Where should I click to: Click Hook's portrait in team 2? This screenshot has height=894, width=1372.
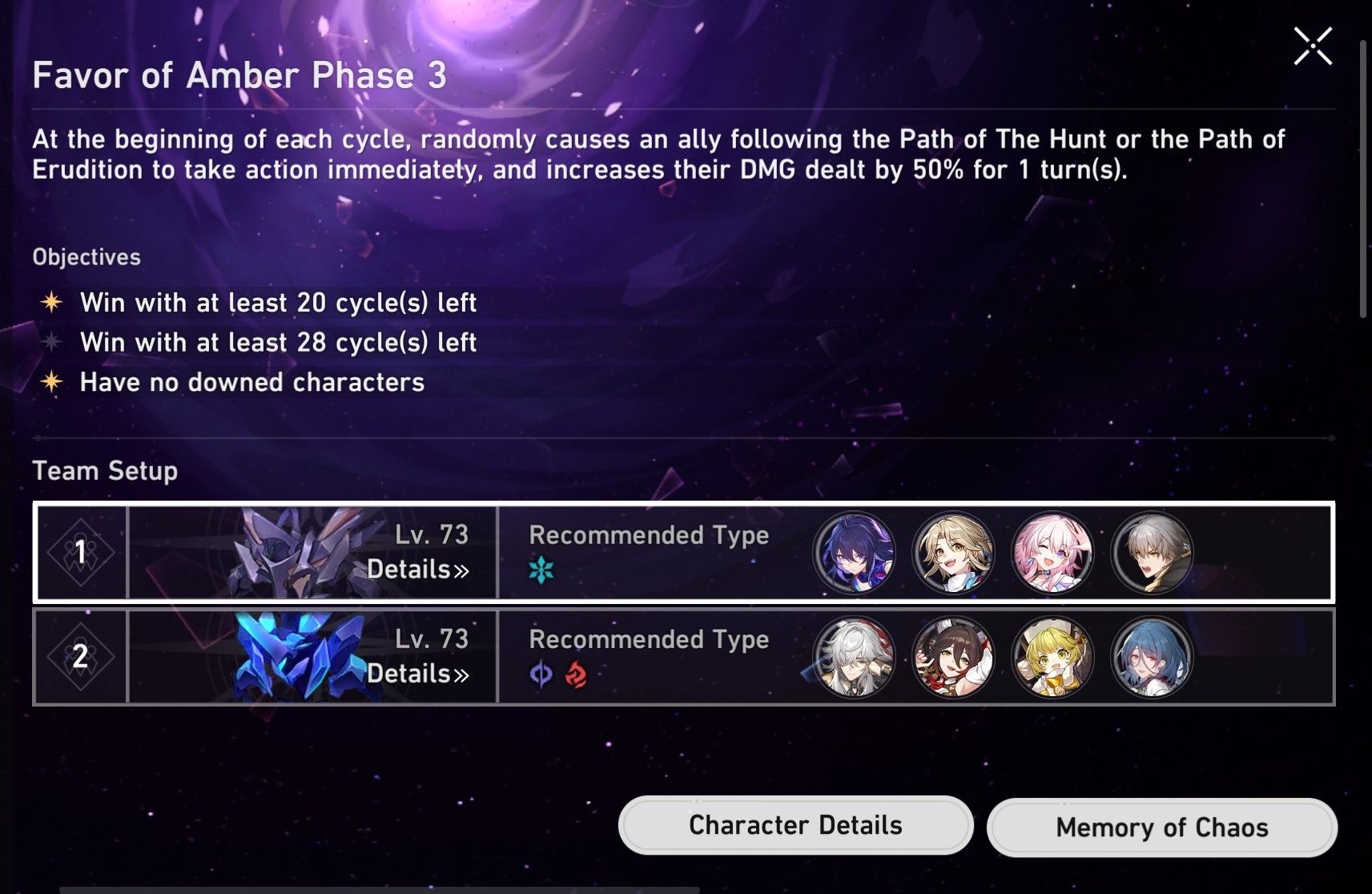click(x=1053, y=658)
